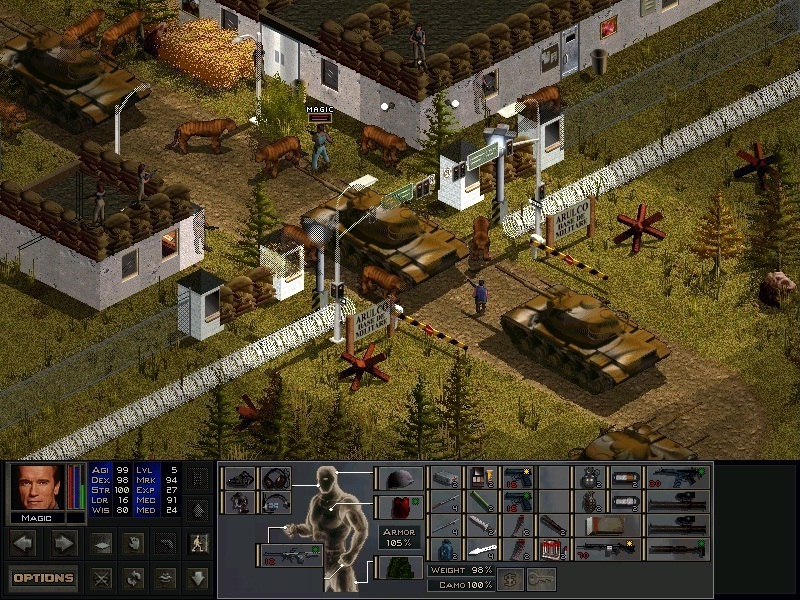800x600 pixels.
Task: Select the submachine gun with 30 rounds
Action: tap(679, 478)
